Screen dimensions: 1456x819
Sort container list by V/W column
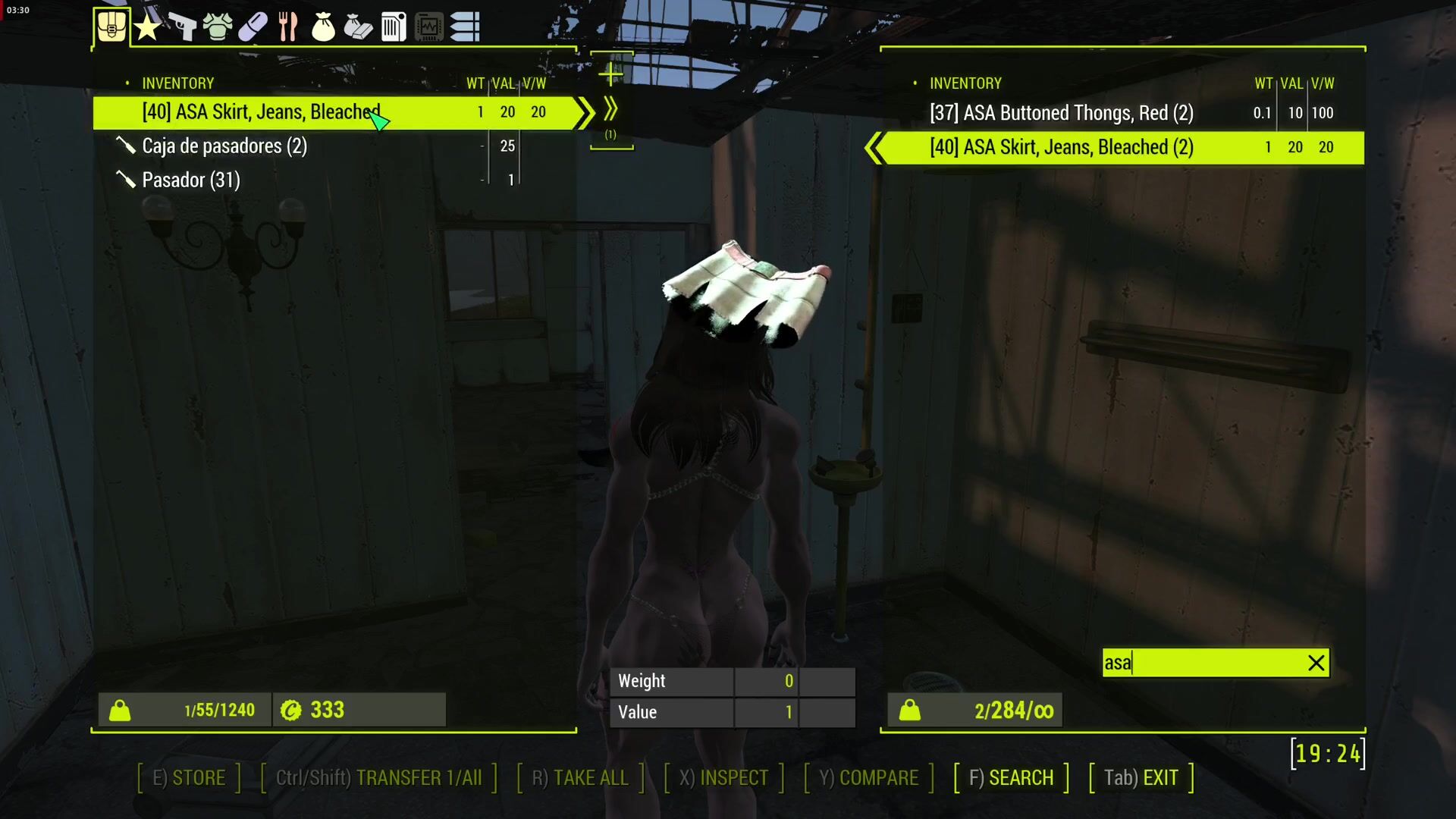tap(1323, 83)
